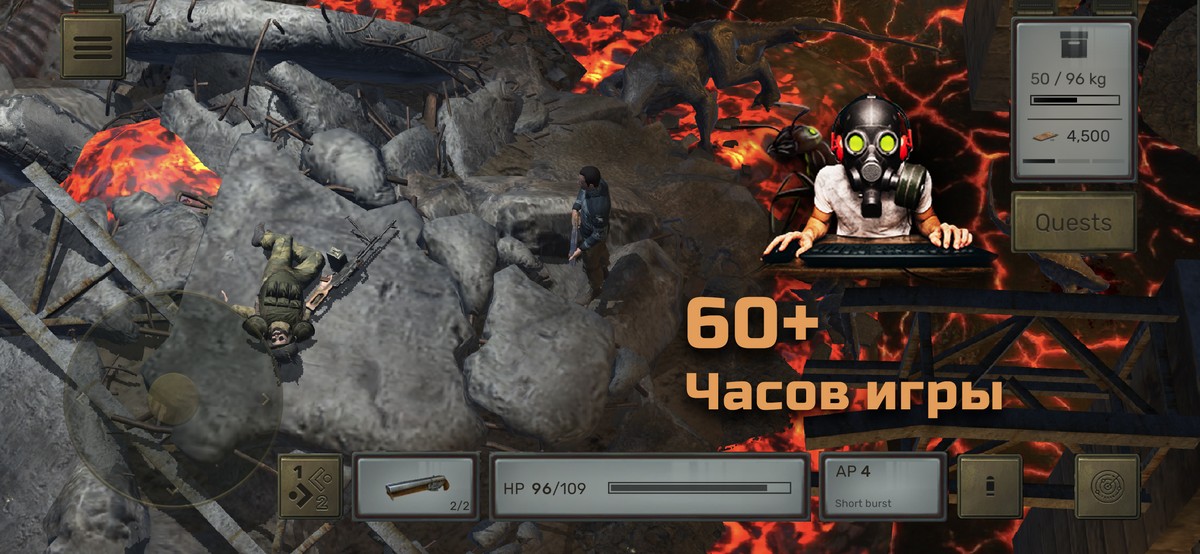Open the Quests log
Viewport: 1200px width, 554px height.
point(1073,222)
